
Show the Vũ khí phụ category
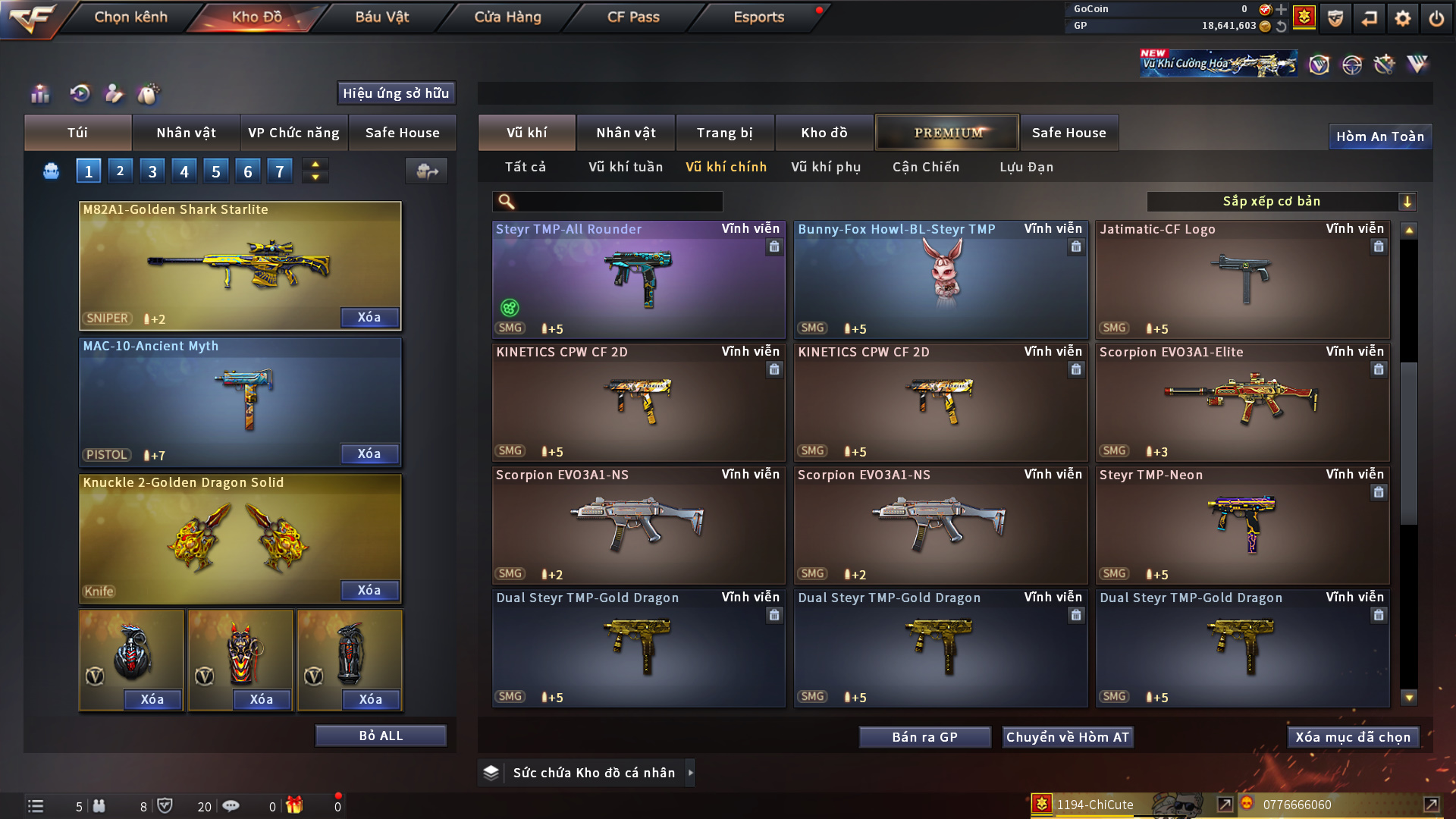coord(826,167)
